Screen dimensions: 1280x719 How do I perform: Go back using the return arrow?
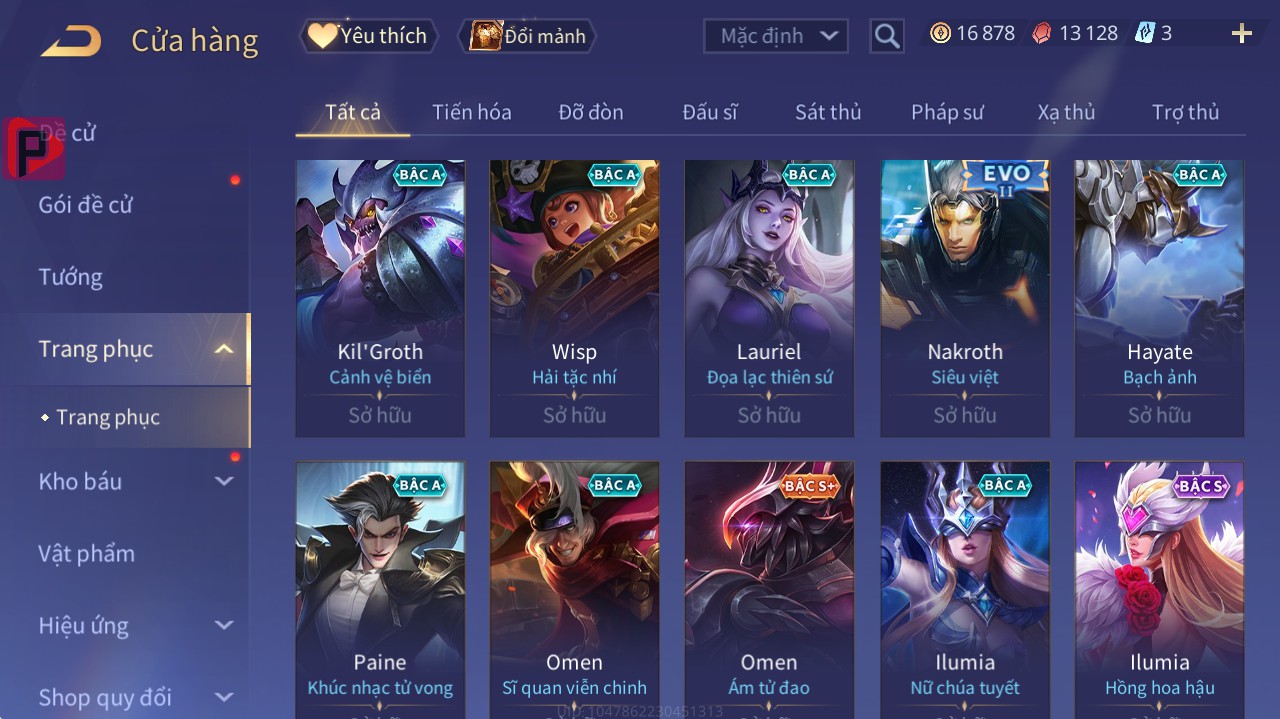(x=71, y=40)
